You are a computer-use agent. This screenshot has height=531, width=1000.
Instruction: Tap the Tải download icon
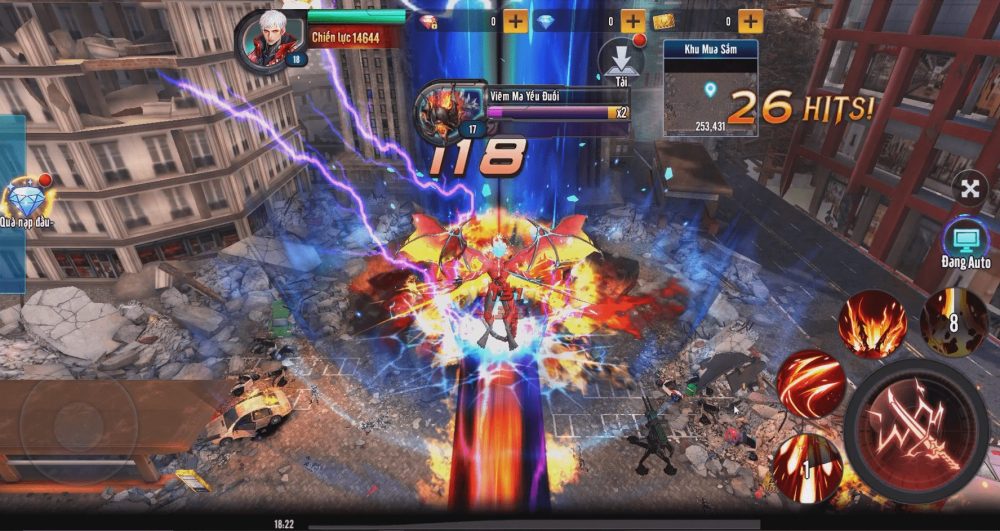click(620, 62)
